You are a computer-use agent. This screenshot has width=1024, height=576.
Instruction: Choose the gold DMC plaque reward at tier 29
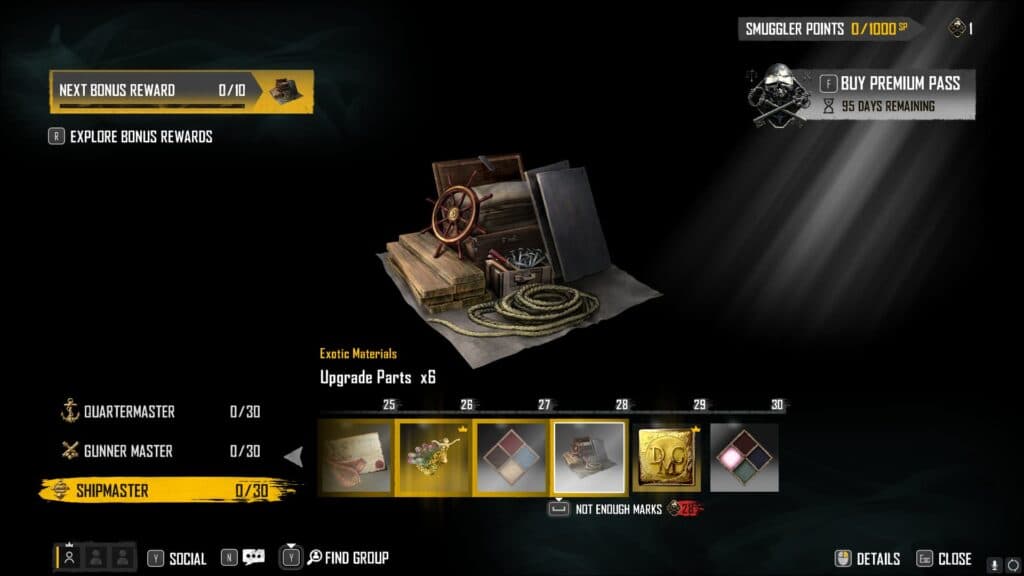click(666, 457)
